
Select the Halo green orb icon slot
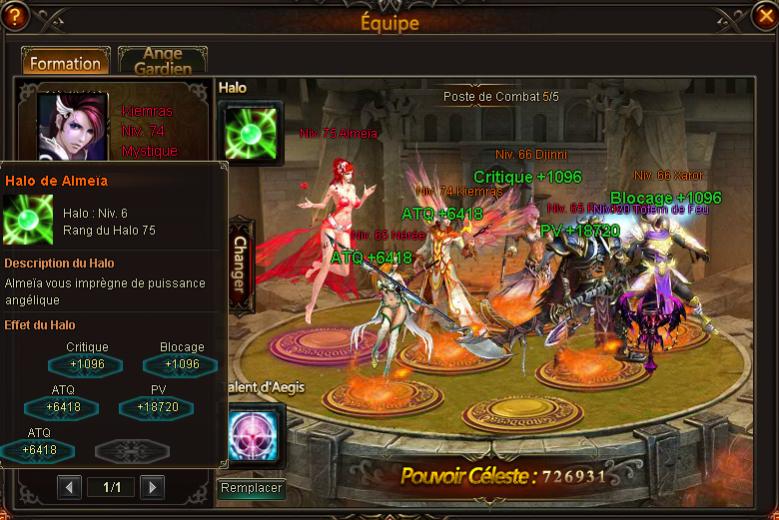(x=249, y=134)
